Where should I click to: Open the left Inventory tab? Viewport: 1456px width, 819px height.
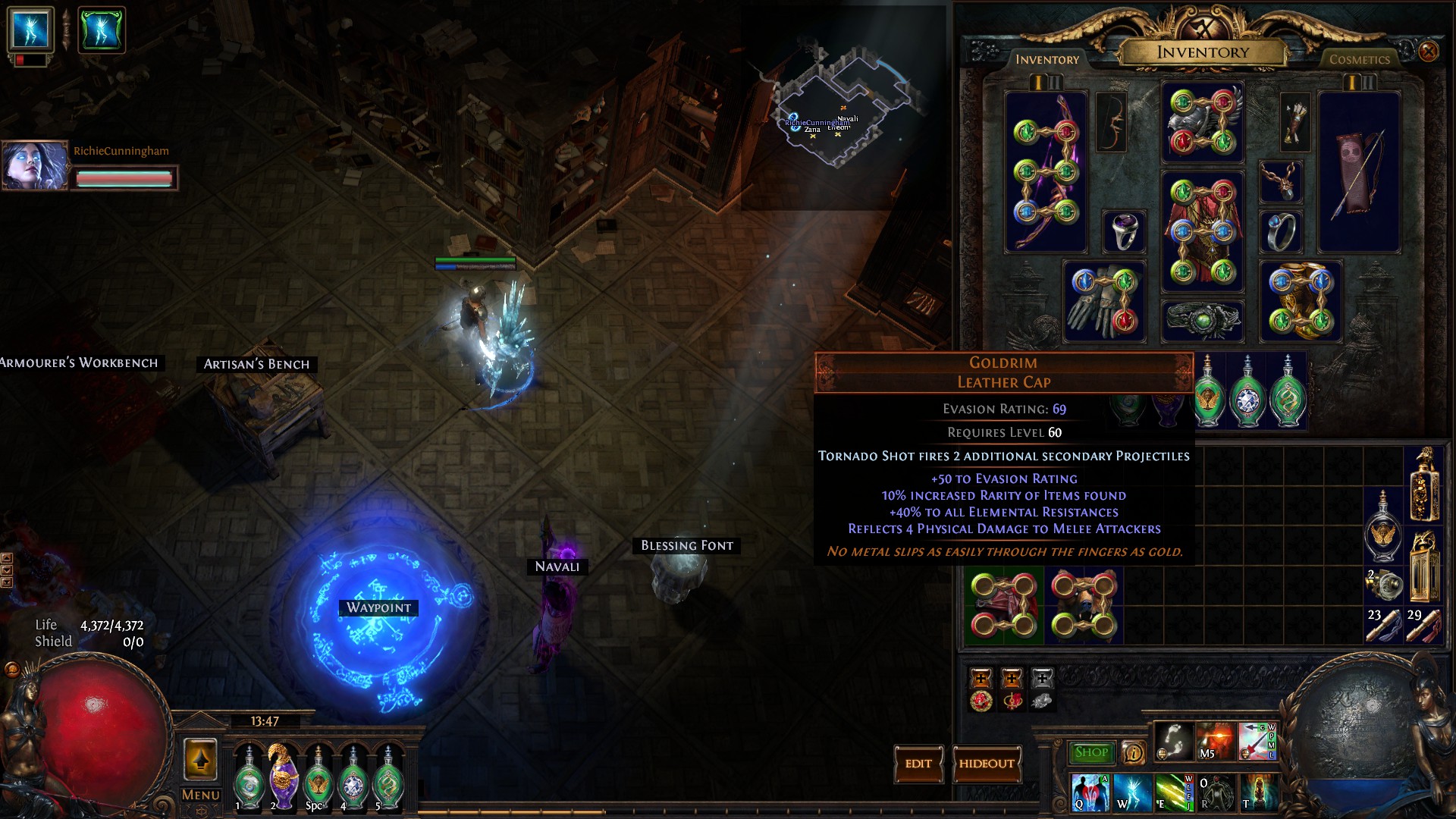click(1048, 60)
